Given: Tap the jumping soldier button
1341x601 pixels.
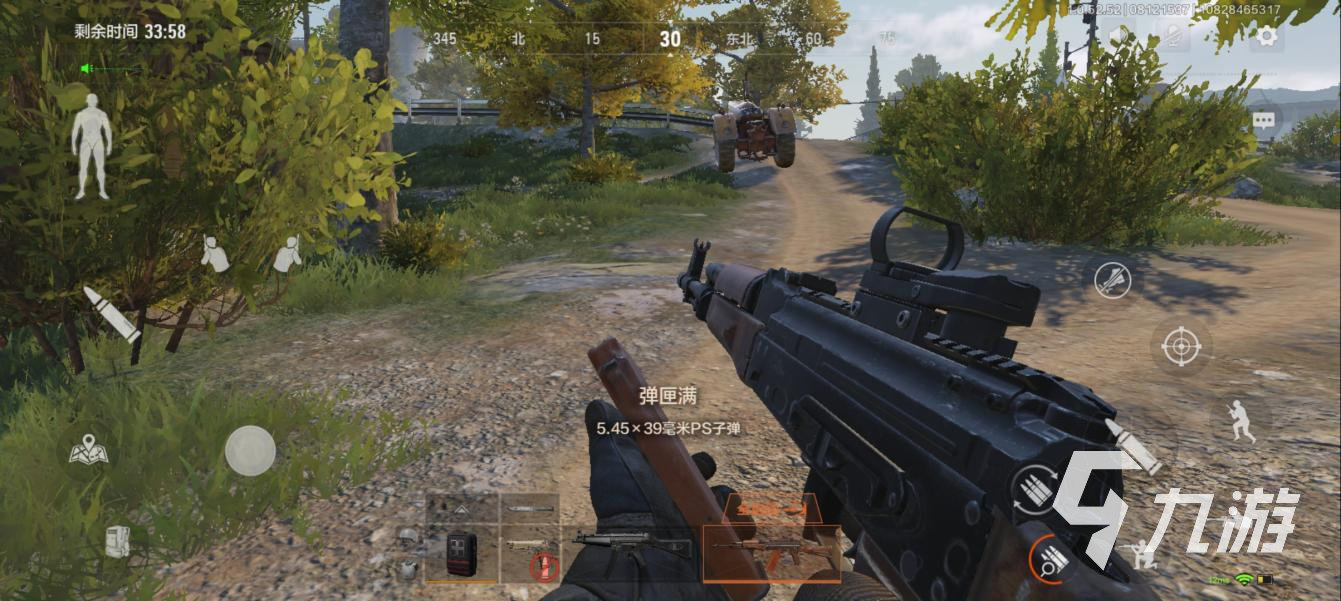Looking at the screenshot, I should [1240, 420].
